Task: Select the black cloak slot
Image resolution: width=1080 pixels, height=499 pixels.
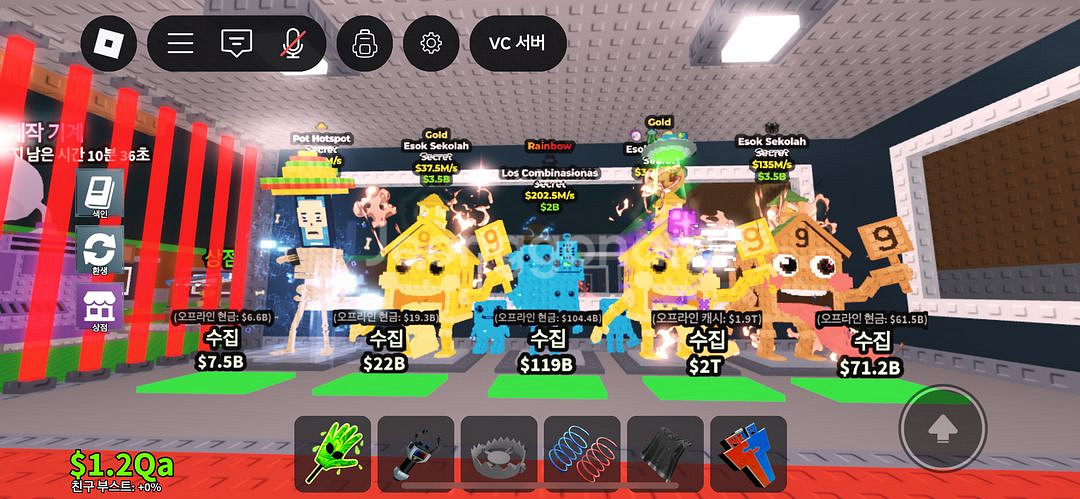Action: point(664,455)
